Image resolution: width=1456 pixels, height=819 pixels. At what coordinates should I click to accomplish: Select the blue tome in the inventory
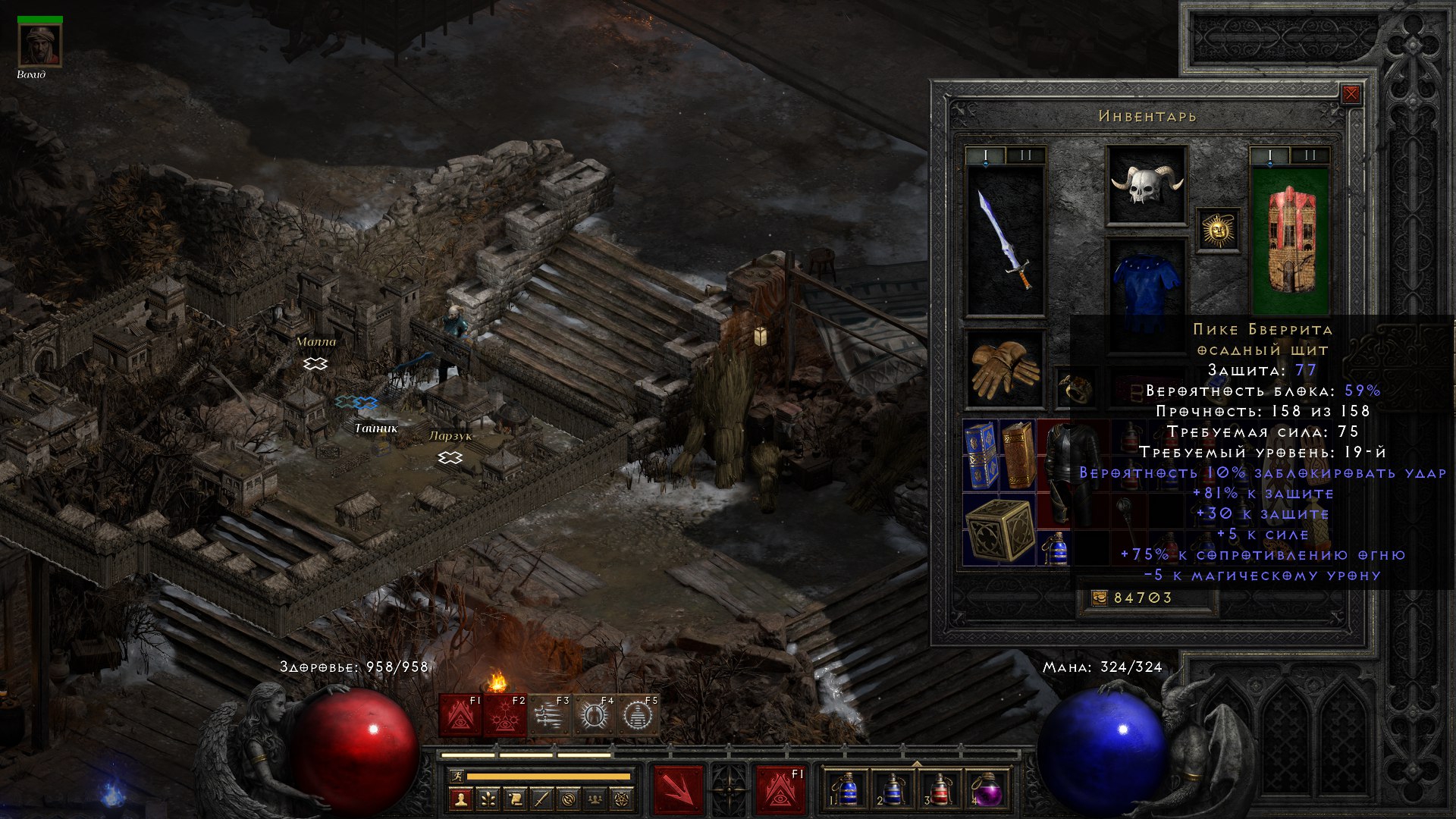tap(981, 455)
